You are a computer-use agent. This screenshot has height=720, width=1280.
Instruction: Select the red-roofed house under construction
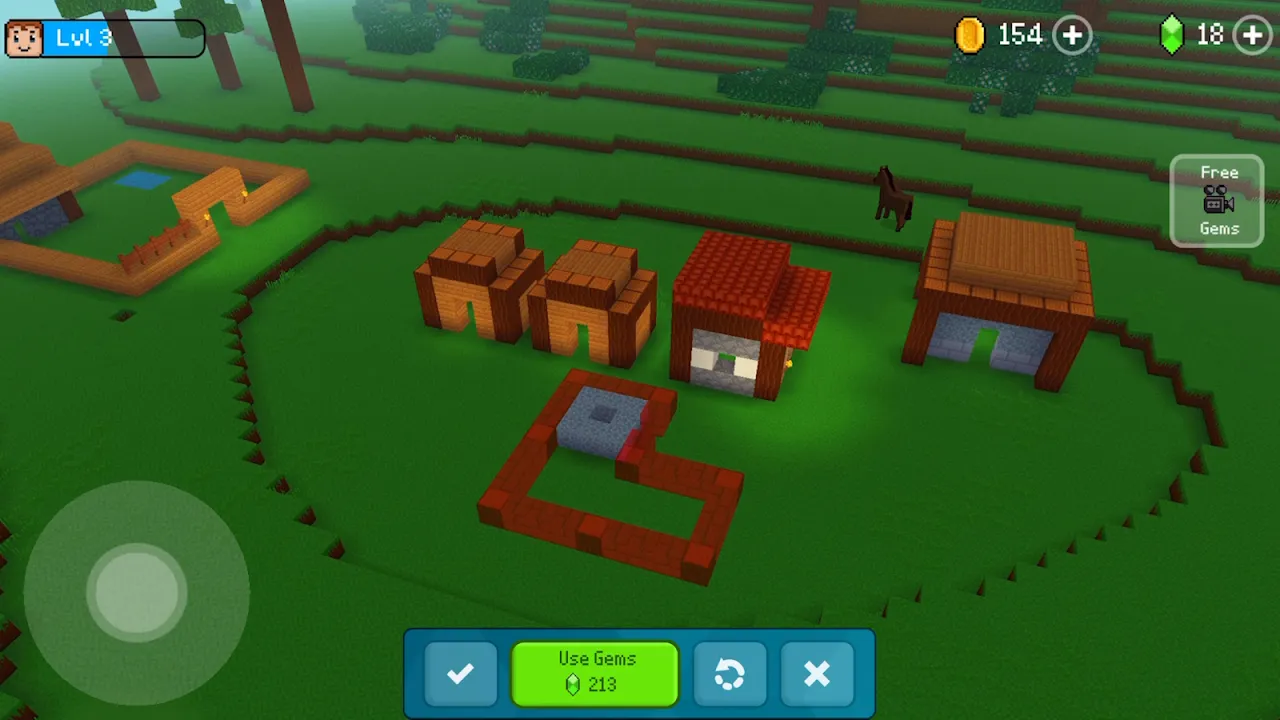click(745, 320)
